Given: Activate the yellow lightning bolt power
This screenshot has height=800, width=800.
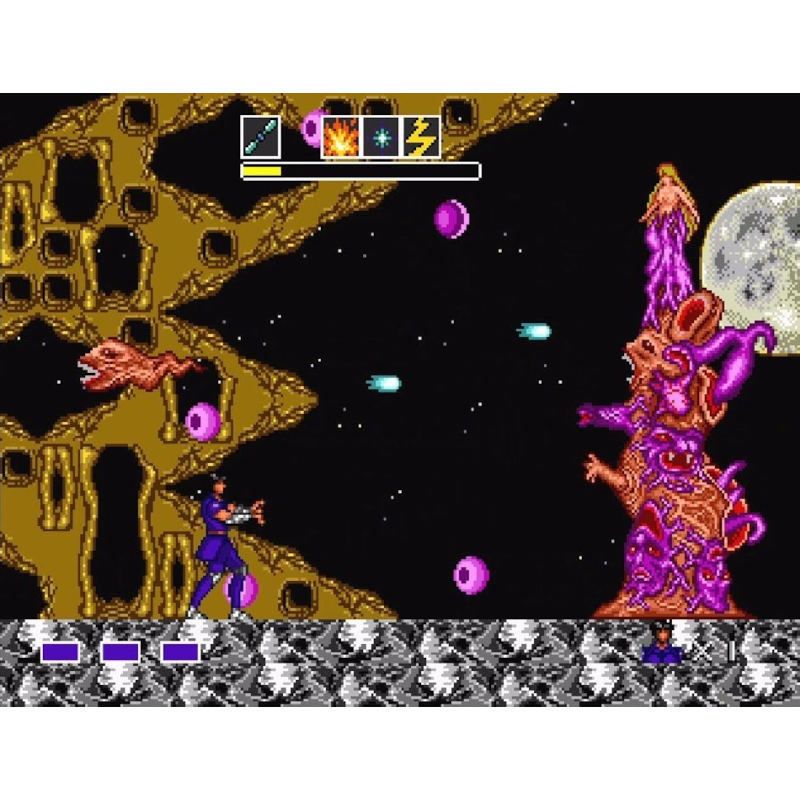Looking at the screenshot, I should [421, 137].
